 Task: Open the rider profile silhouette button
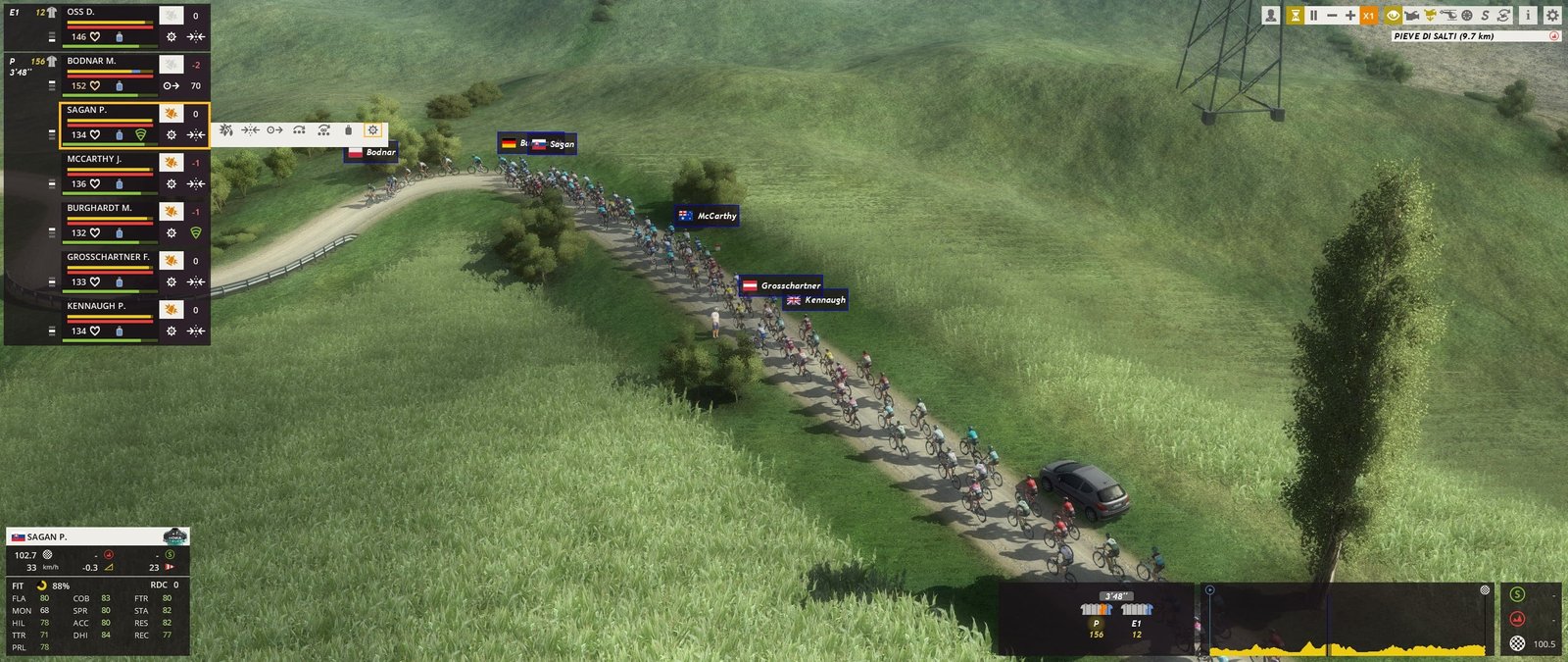1271,16
